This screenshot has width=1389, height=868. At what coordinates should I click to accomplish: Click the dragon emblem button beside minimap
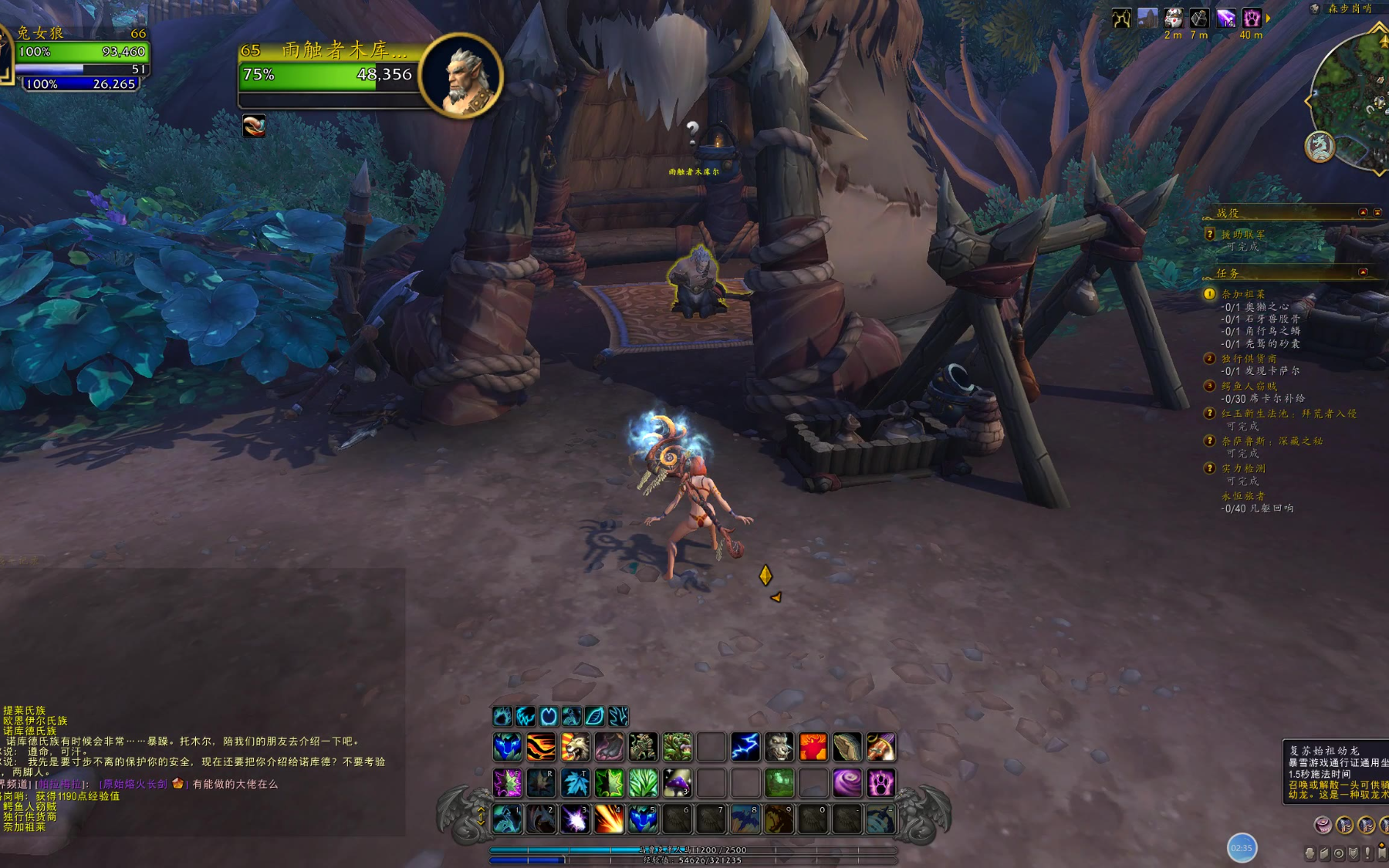pyautogui.click(x=1320, y=147)
